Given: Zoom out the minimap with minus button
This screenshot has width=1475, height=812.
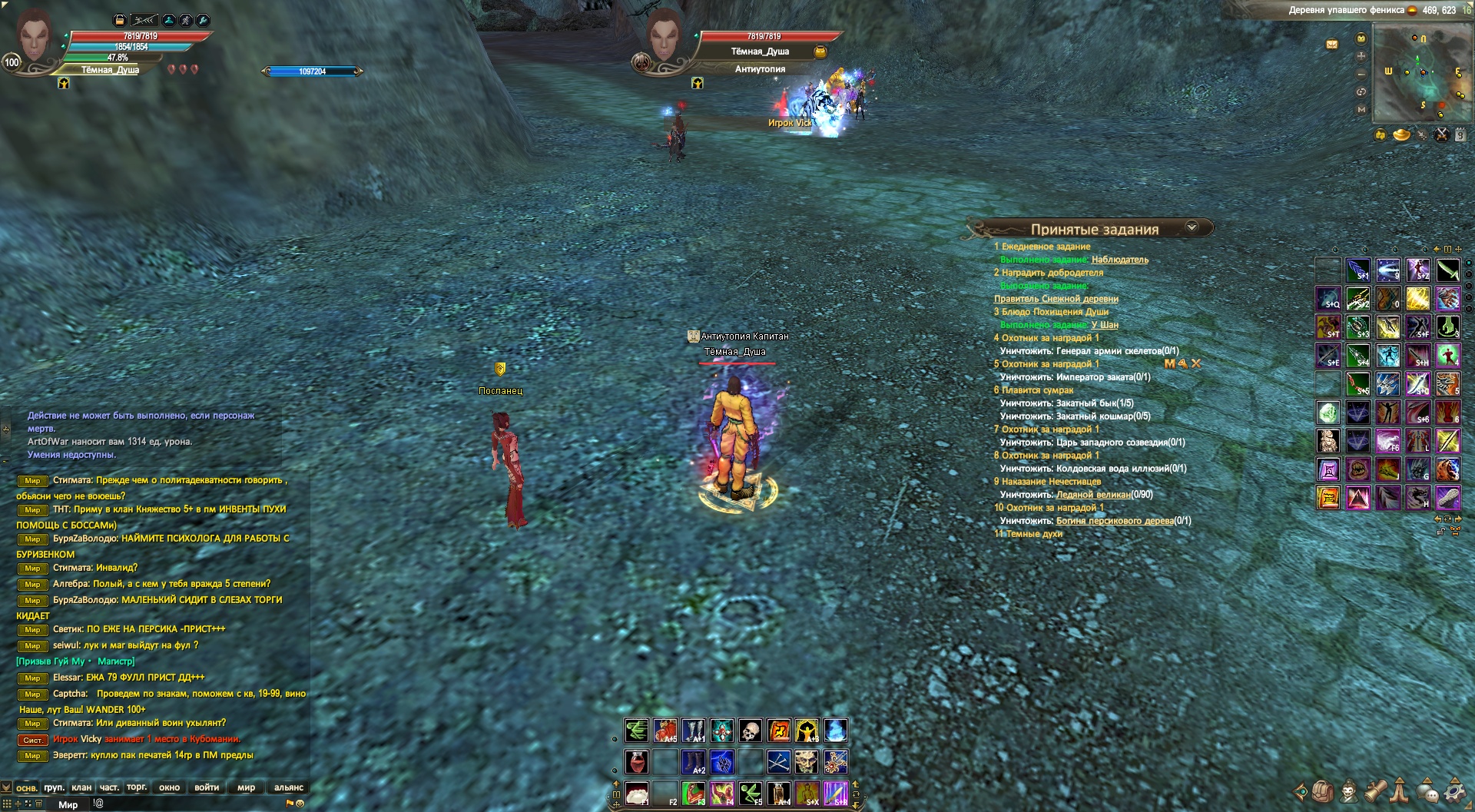Looking at the screenshot, I should coord(1361,74).
